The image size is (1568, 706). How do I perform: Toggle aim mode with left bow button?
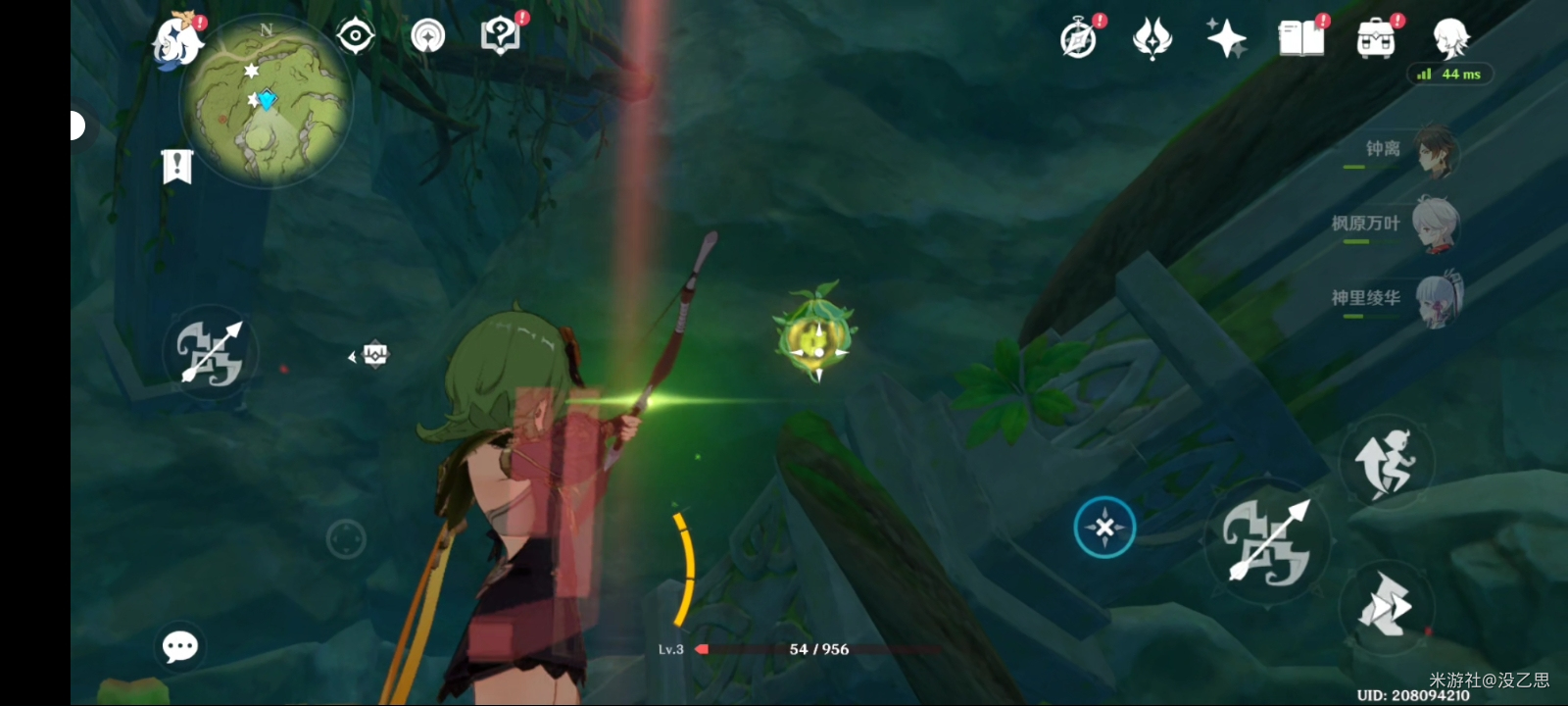pyautogui.click(x=210, y=353)
